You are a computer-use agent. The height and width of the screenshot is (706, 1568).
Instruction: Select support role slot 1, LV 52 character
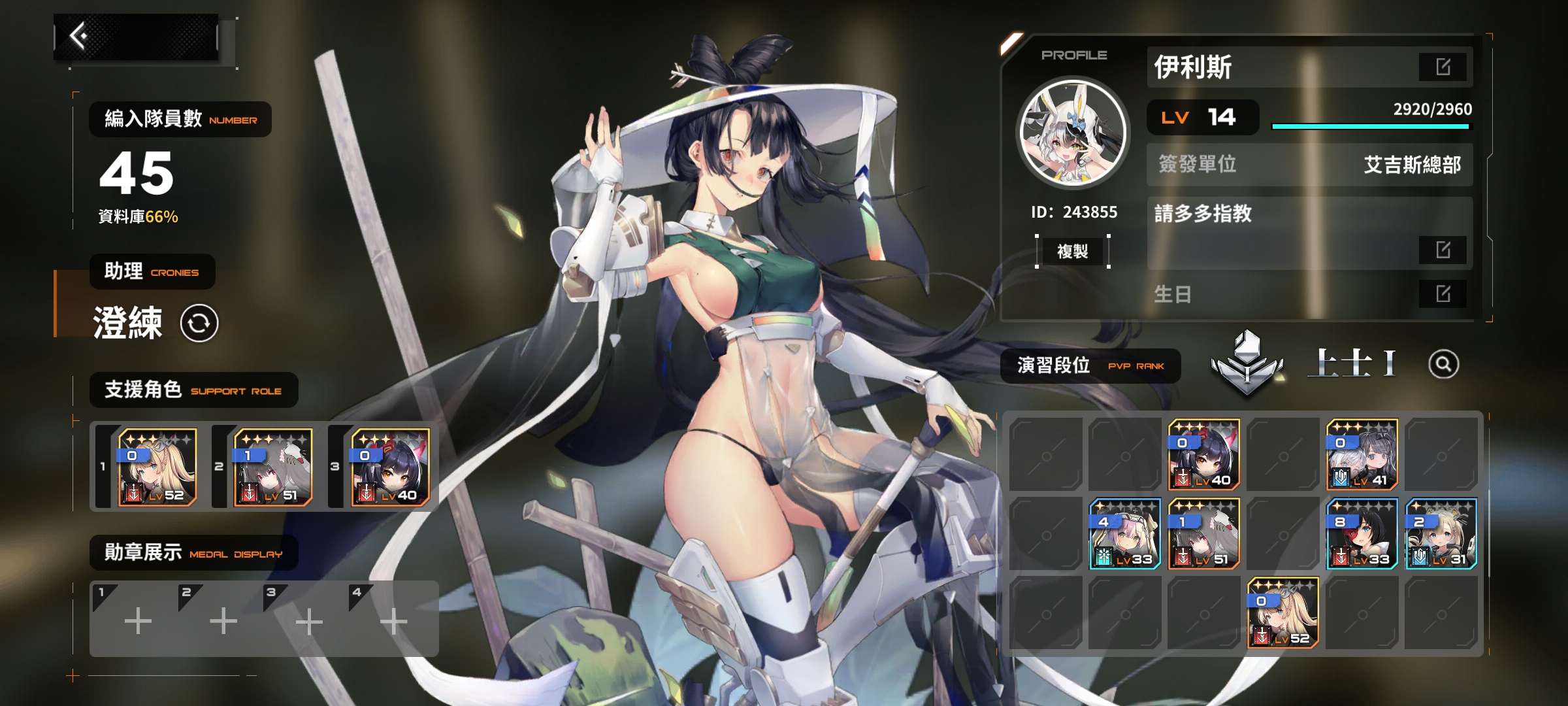pyautogui.click(x=157, y=467)
